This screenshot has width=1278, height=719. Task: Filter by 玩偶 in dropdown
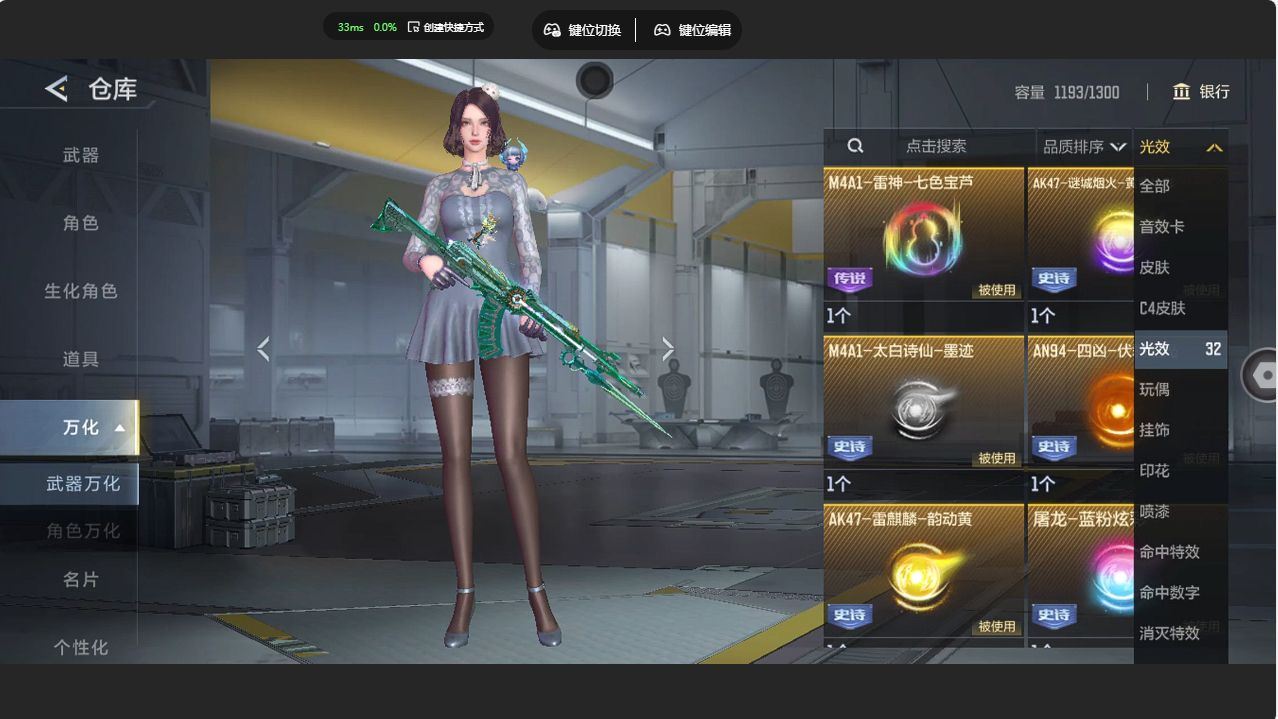point(1155,389)
